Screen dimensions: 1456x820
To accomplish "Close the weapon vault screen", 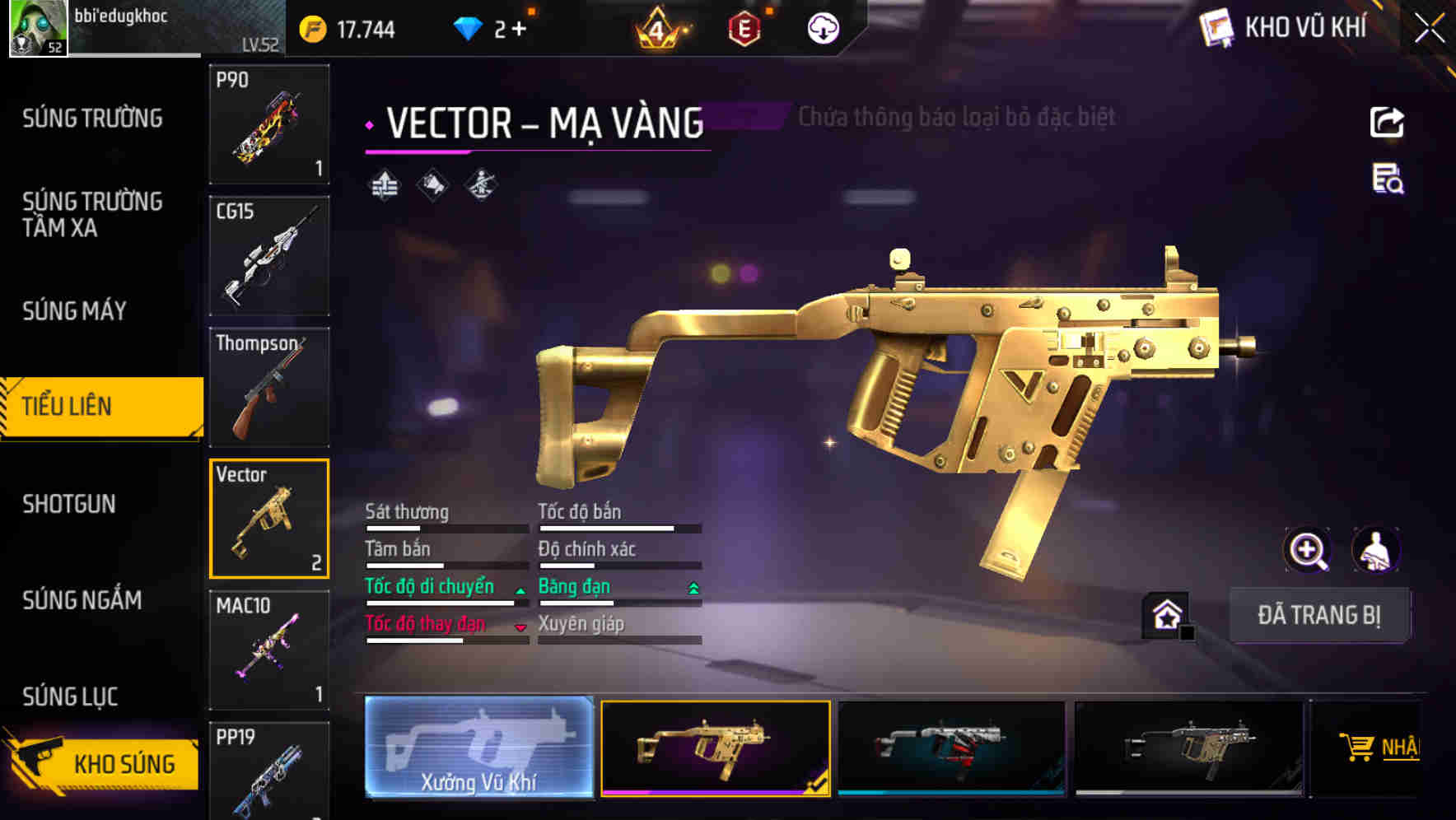I will (x=1429, y=29).
